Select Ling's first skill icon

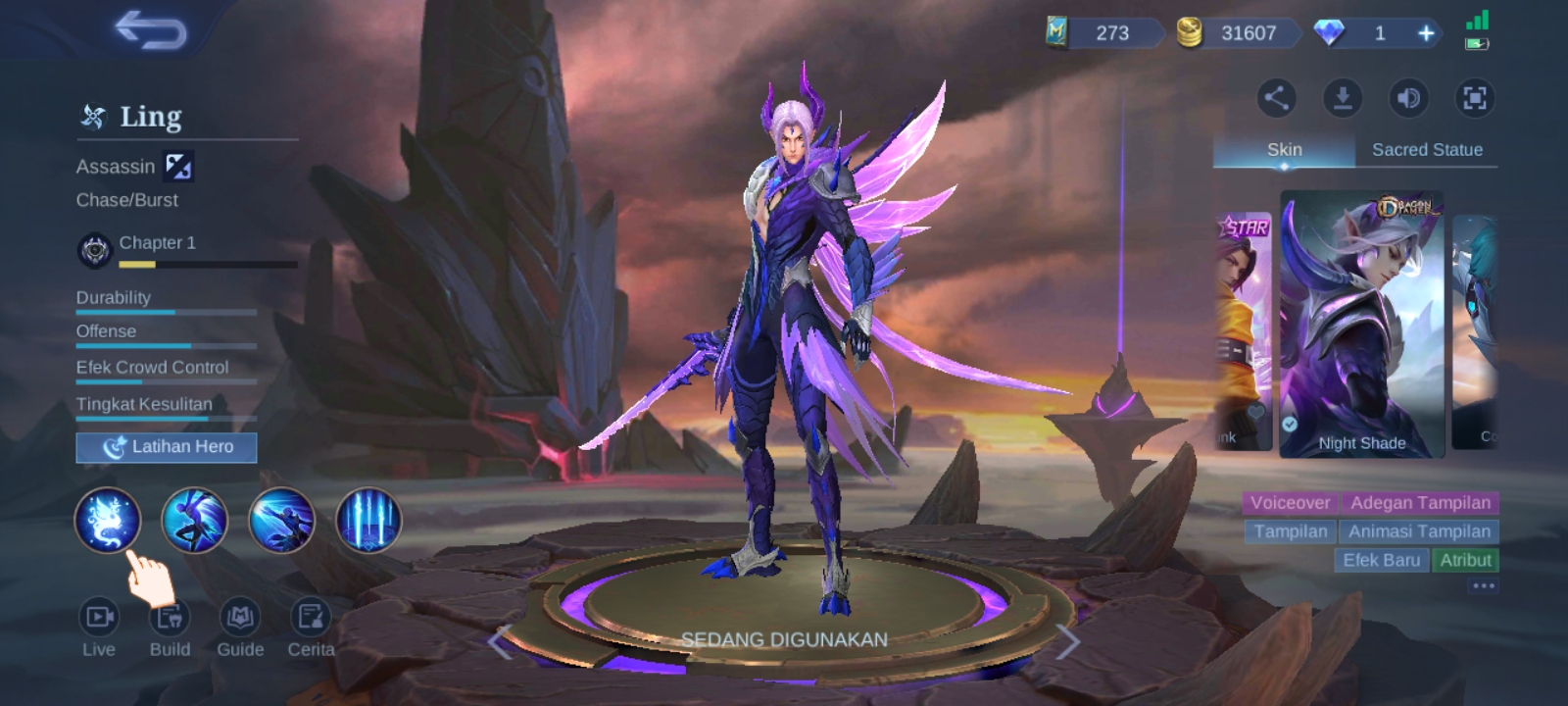pyautogui.click(x=108, y=521)
